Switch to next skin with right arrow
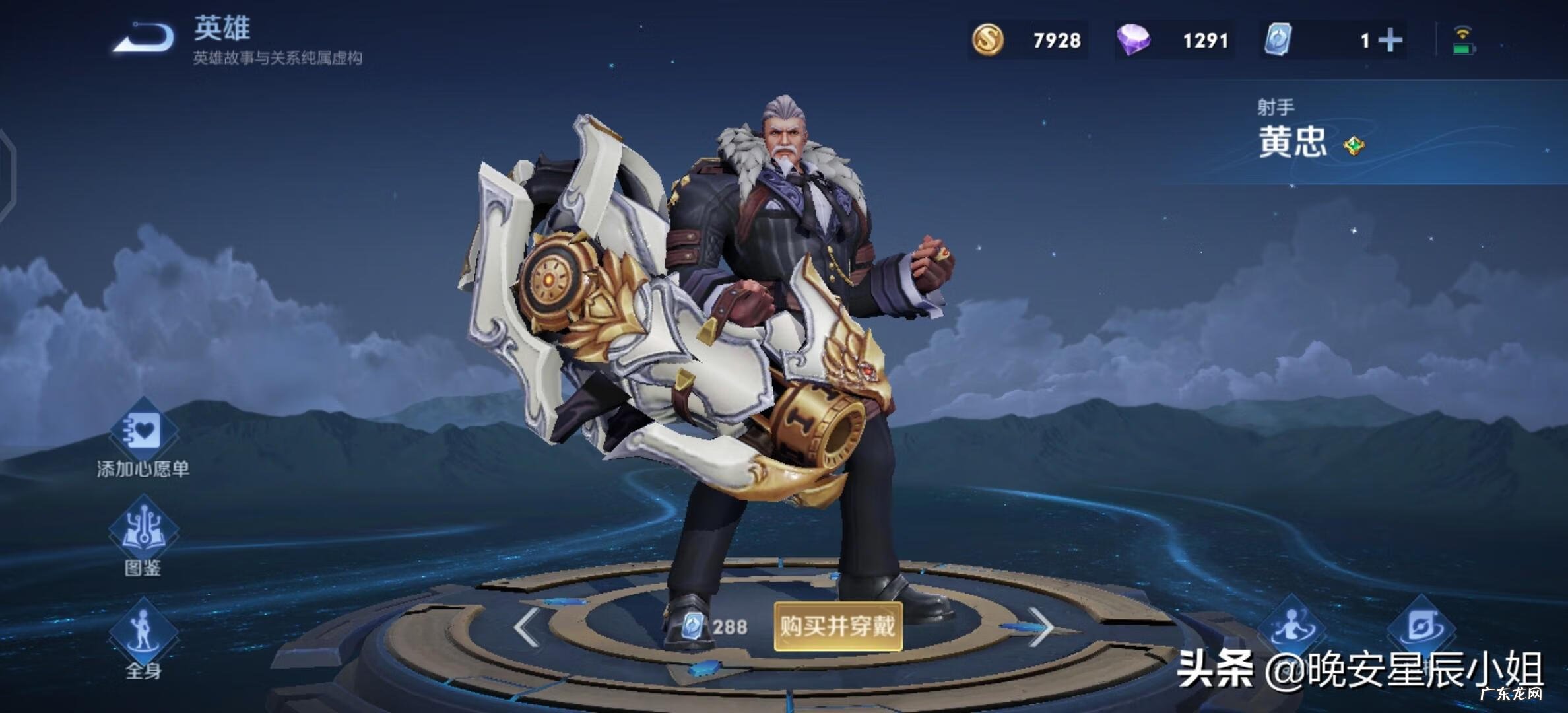The width and height of the screenshot is (1568, 713). coord(1041,627)
